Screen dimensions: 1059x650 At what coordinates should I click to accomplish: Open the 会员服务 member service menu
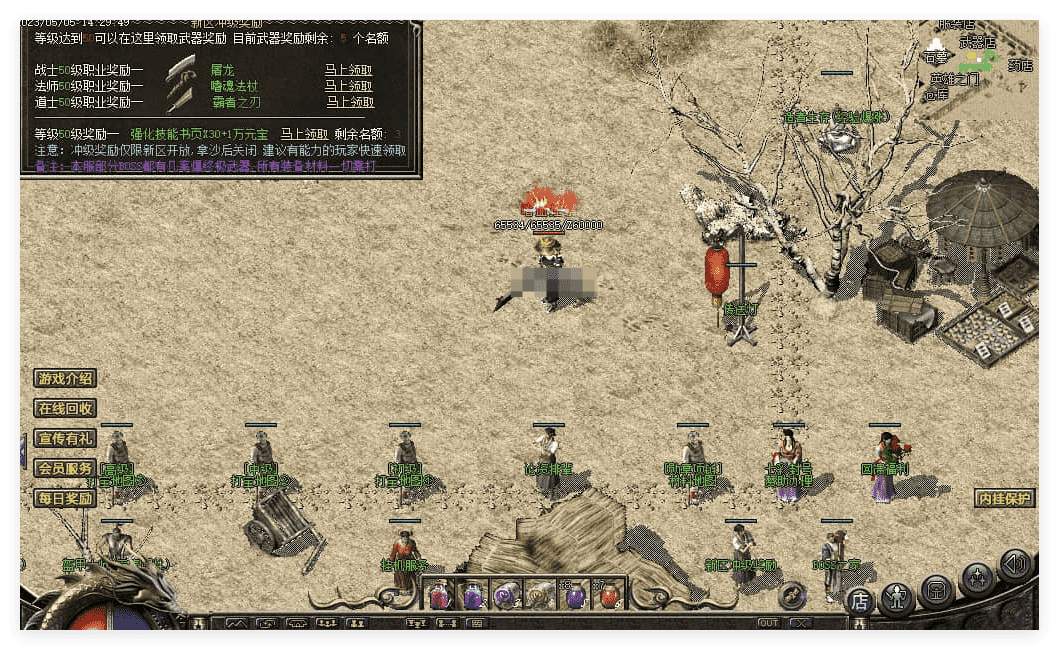tap(66, 468)
